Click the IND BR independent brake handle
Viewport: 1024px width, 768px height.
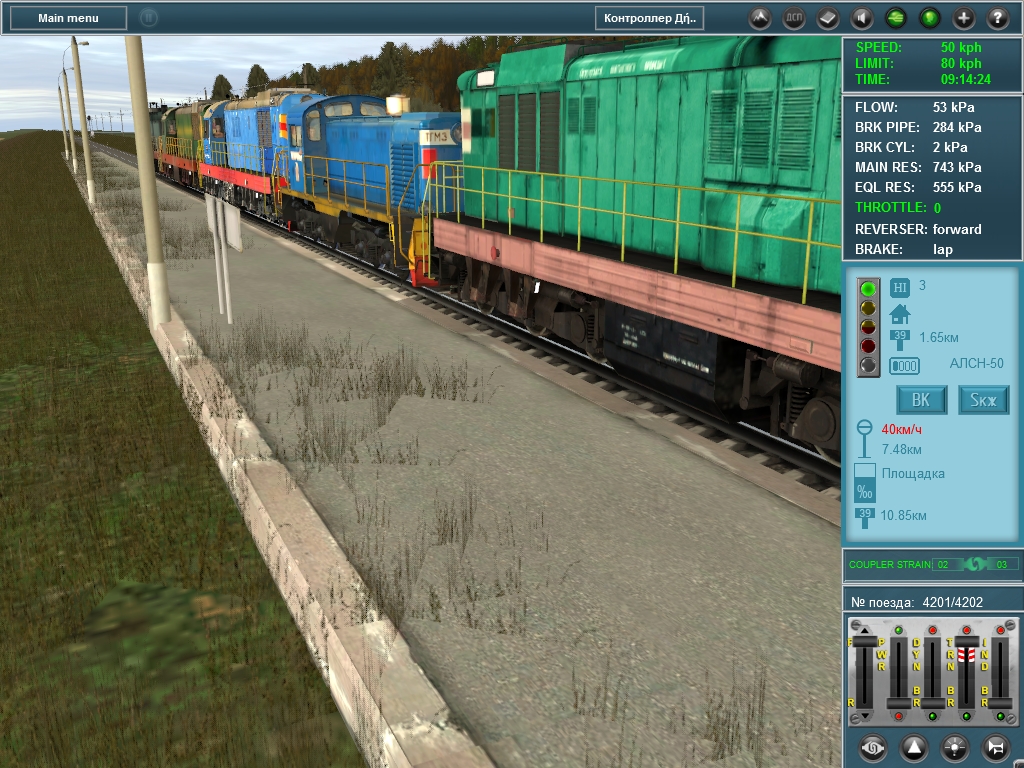click(x=1000, y=705)
